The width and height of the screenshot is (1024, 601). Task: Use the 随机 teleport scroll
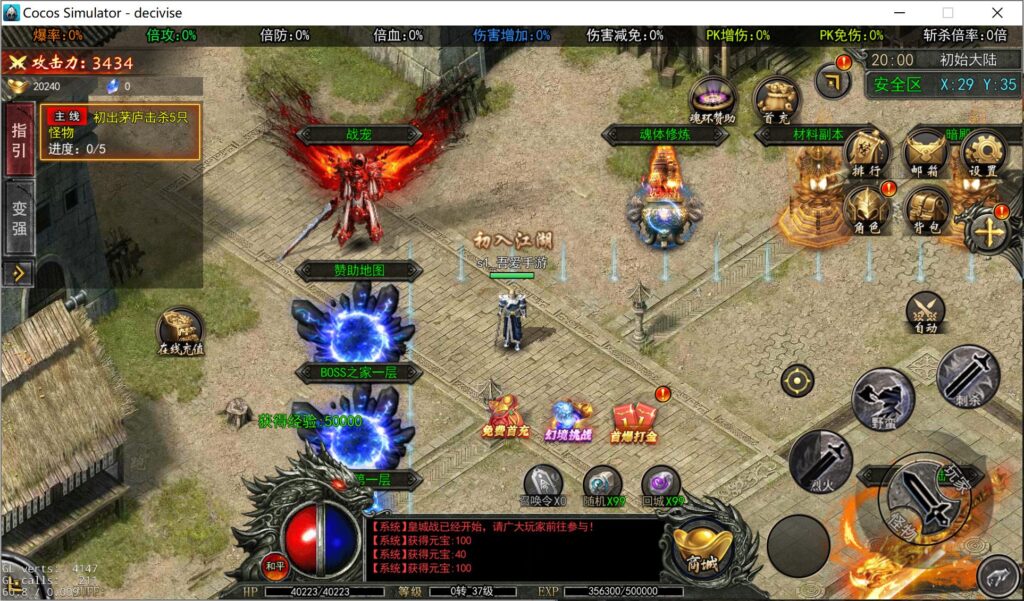[x=603, y=484]
